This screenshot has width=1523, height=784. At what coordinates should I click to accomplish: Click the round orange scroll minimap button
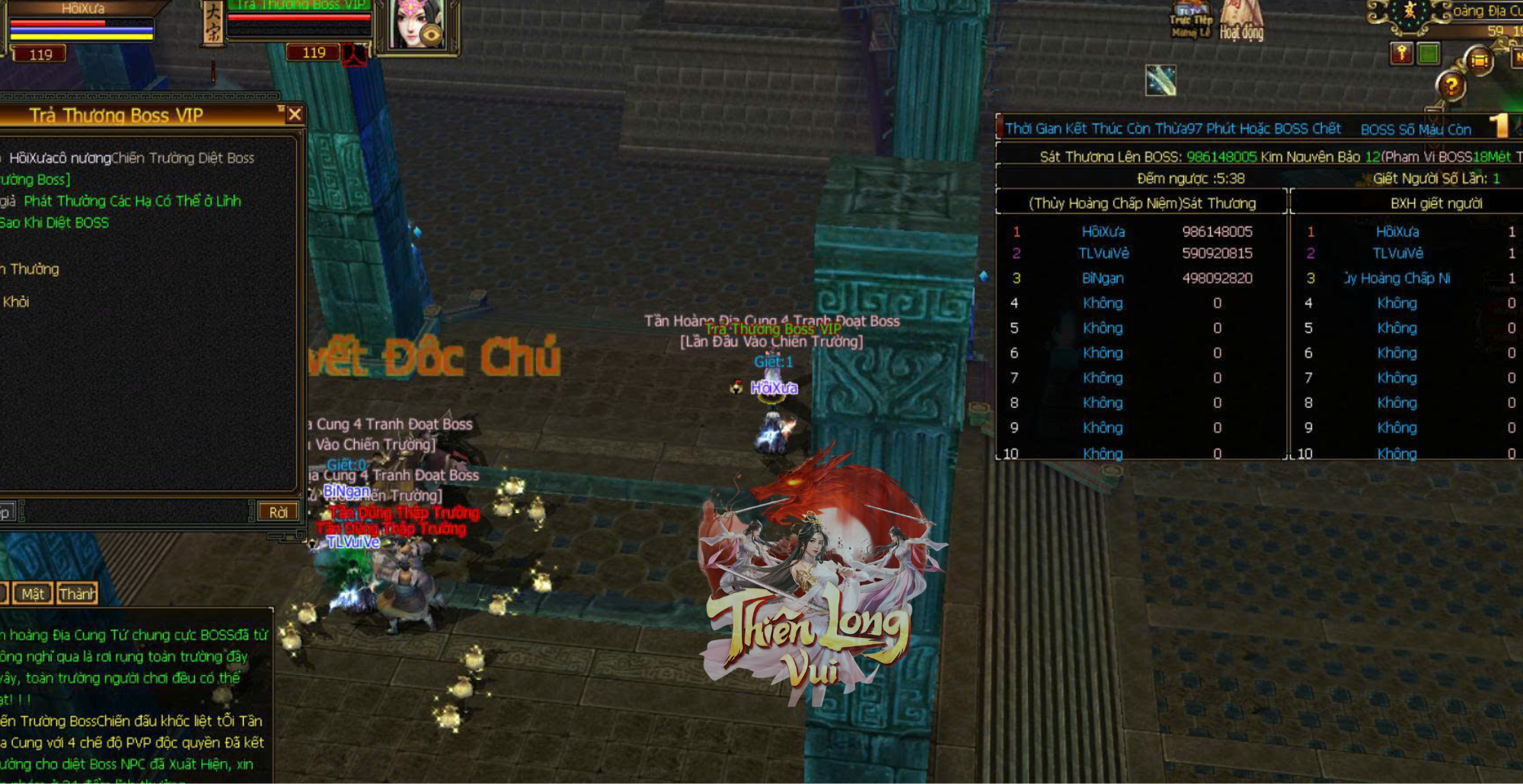1479,60
